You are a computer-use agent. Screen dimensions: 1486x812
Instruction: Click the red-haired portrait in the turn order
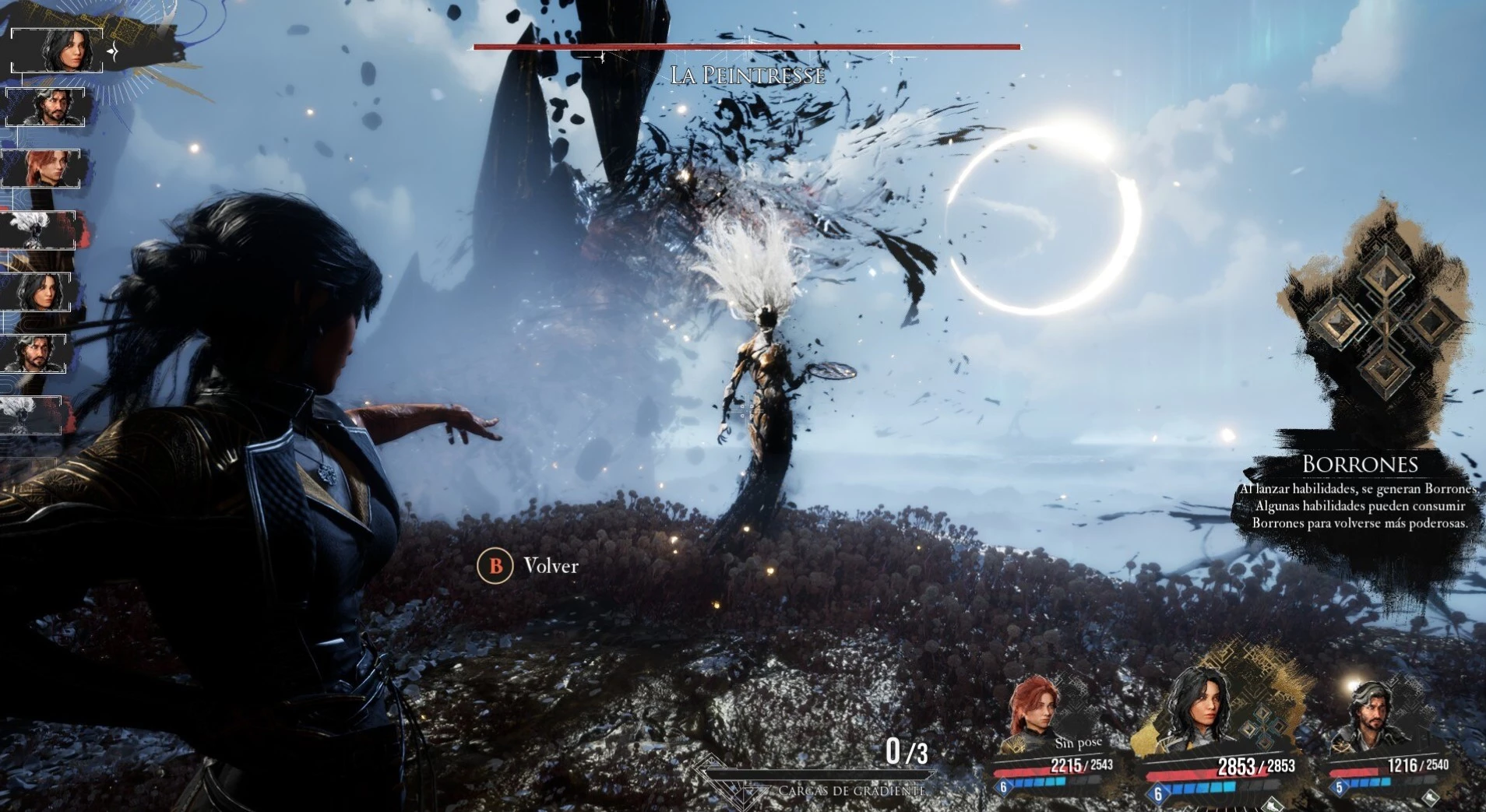pos(43,169)
